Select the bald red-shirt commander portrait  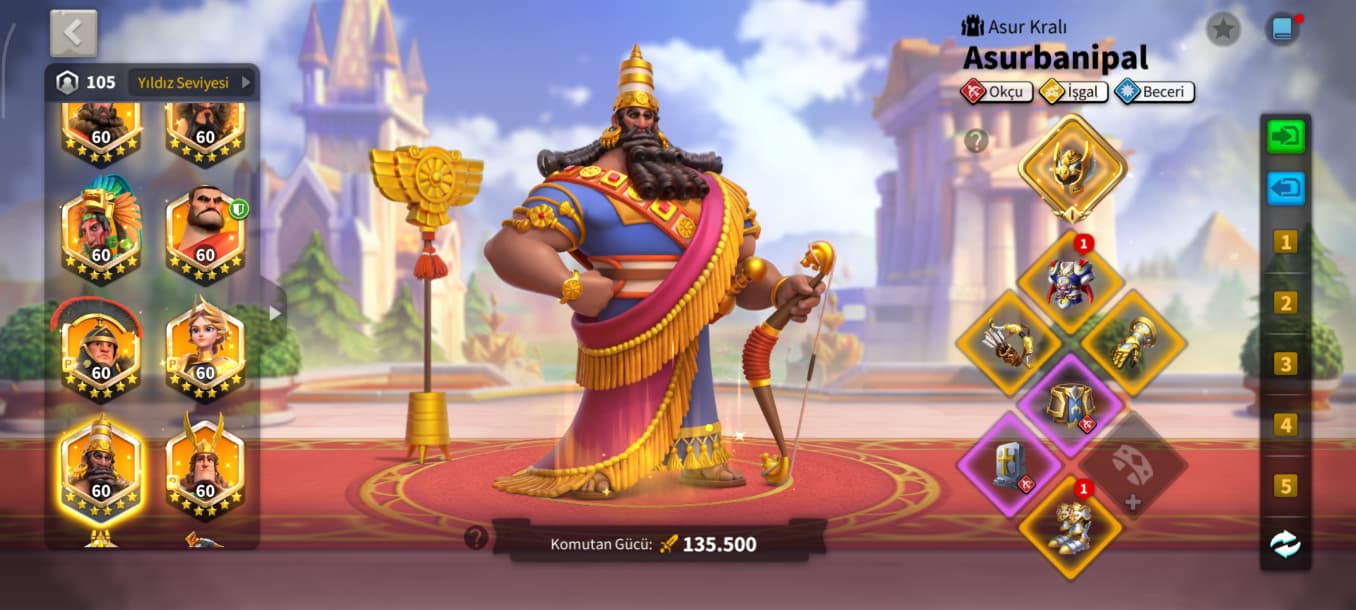coord(205,233)
